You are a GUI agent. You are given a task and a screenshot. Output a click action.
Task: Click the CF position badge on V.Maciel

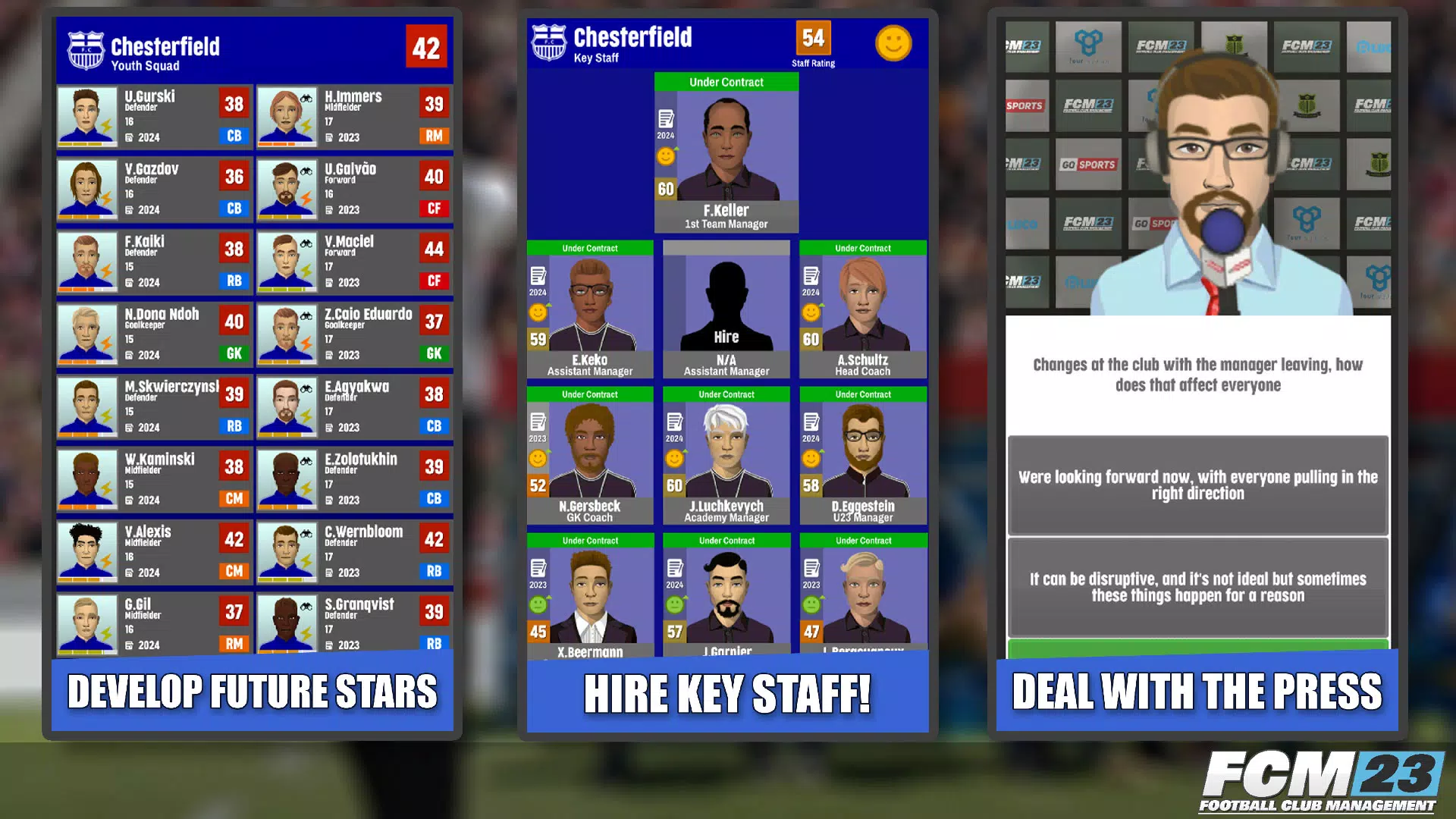point(433,281)
